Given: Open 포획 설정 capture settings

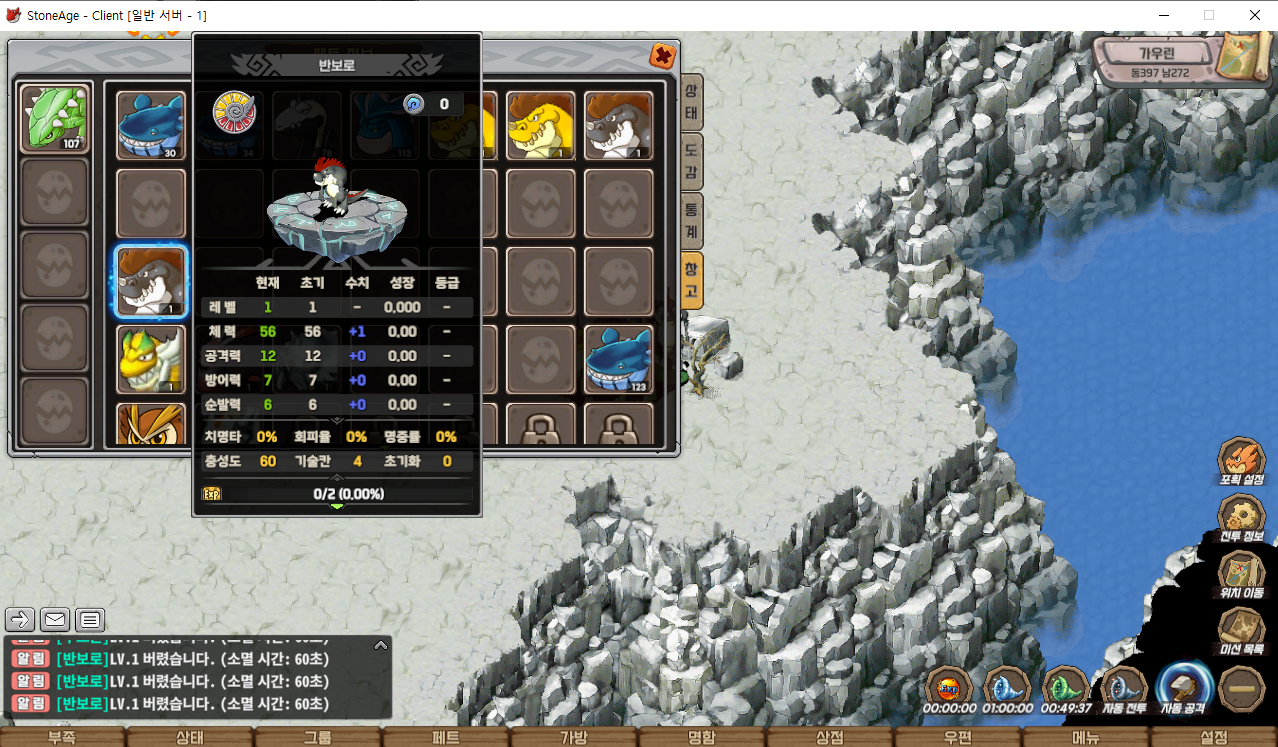Looking at the screenshot, I should 1241,461.
